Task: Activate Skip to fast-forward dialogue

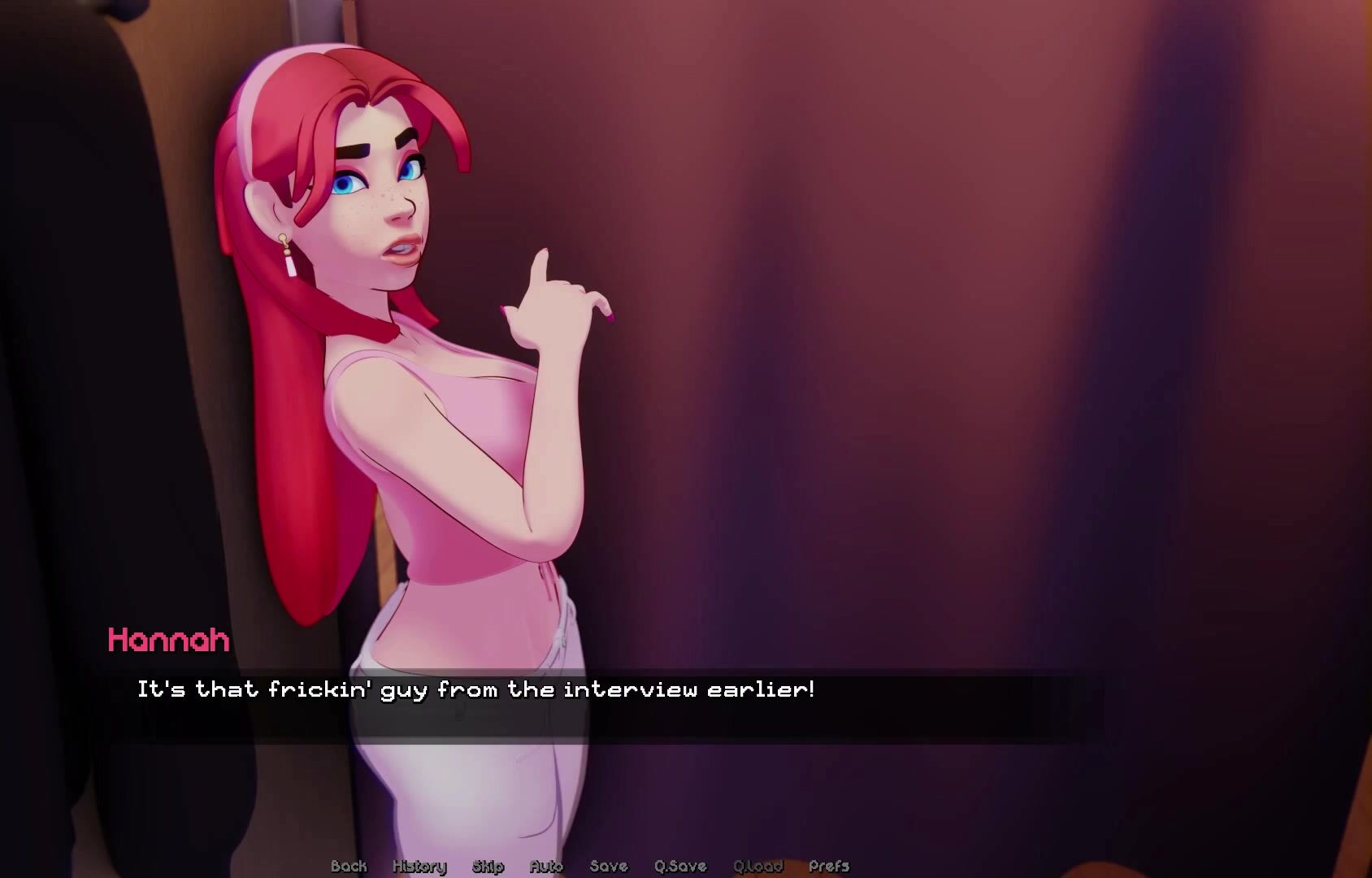Action: click(488, 866)
